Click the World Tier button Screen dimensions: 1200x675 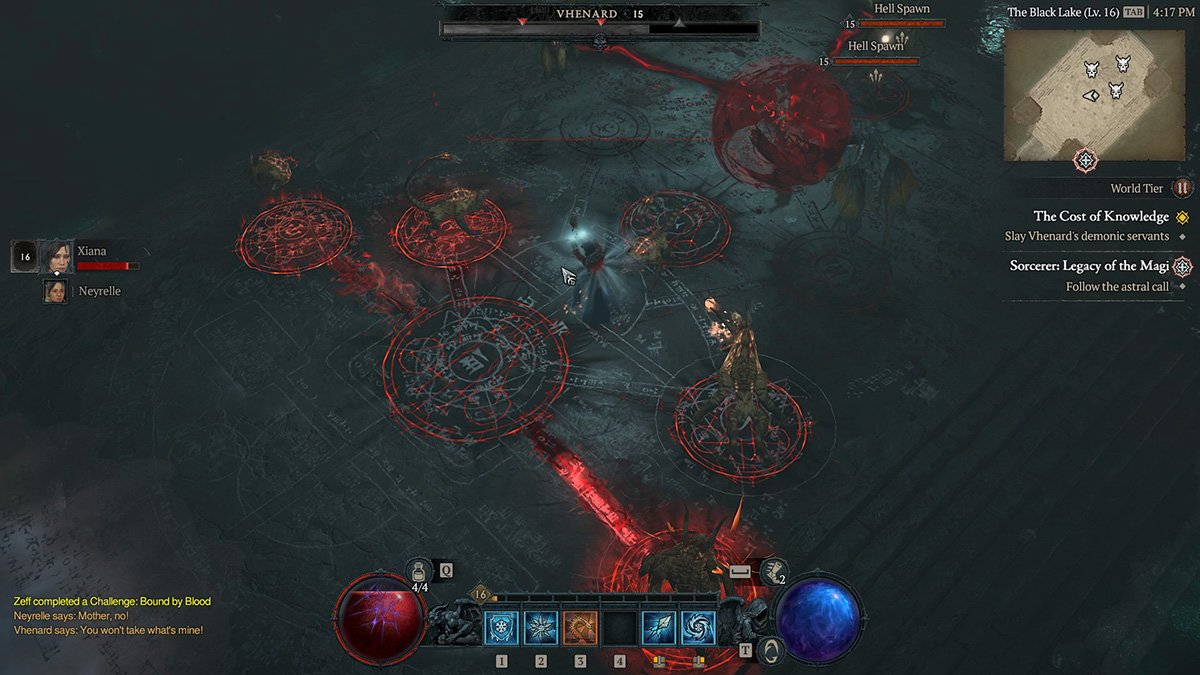[x=1183, y=188]
